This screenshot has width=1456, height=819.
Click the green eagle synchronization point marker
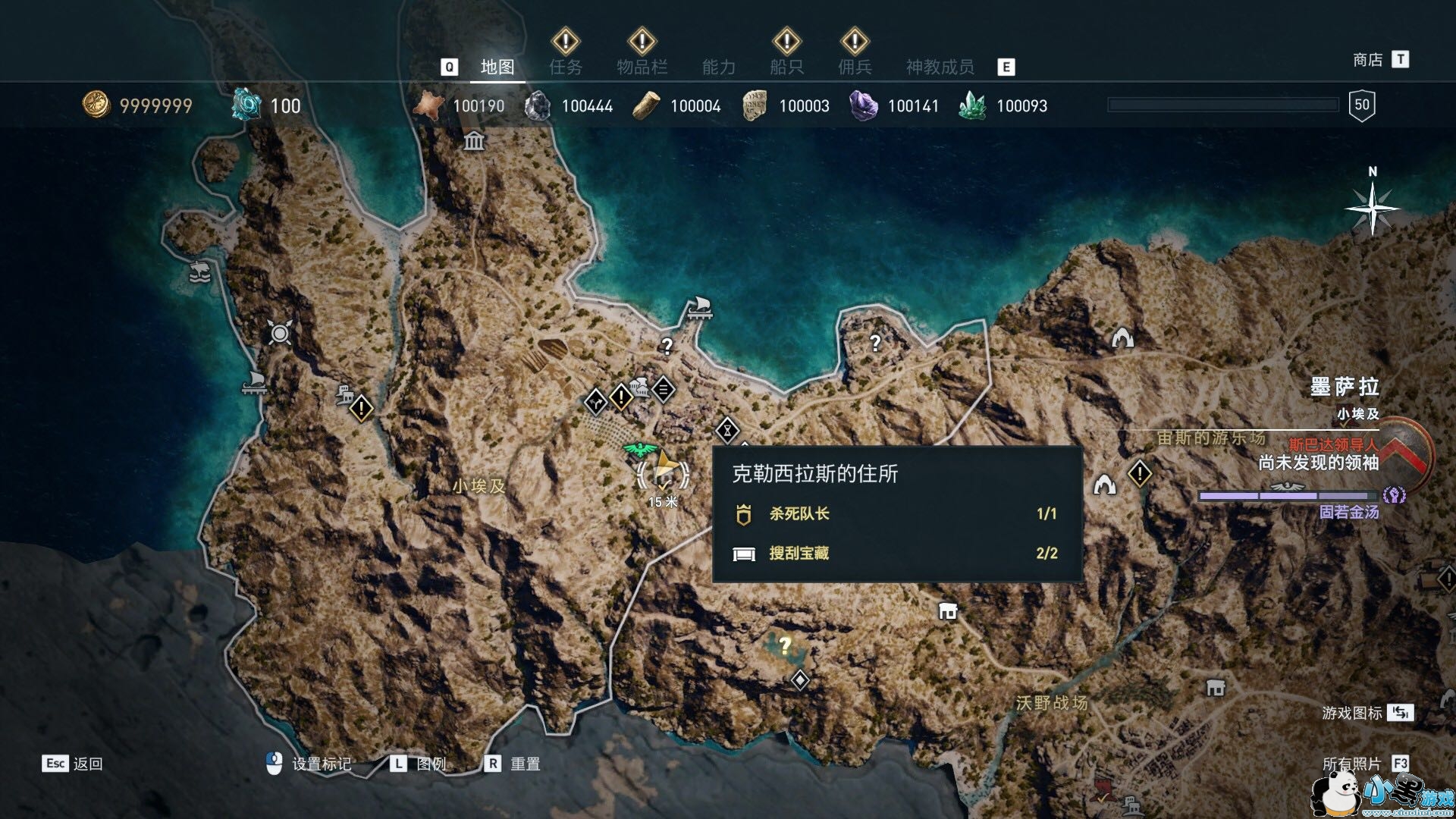pos(638,450)
